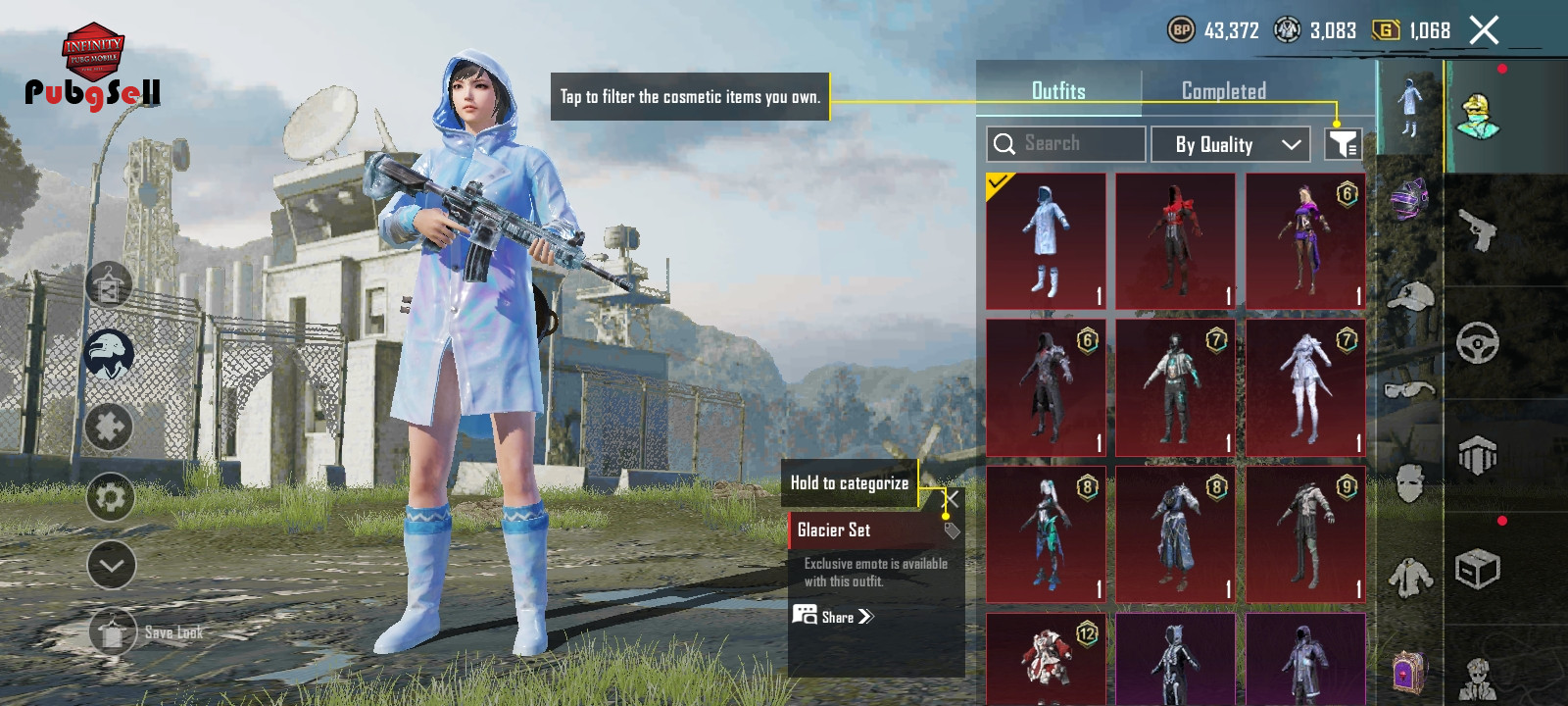This screenshot has width=1568, height=706.
Task: Click the Save Look button
Action: [113, 633]
